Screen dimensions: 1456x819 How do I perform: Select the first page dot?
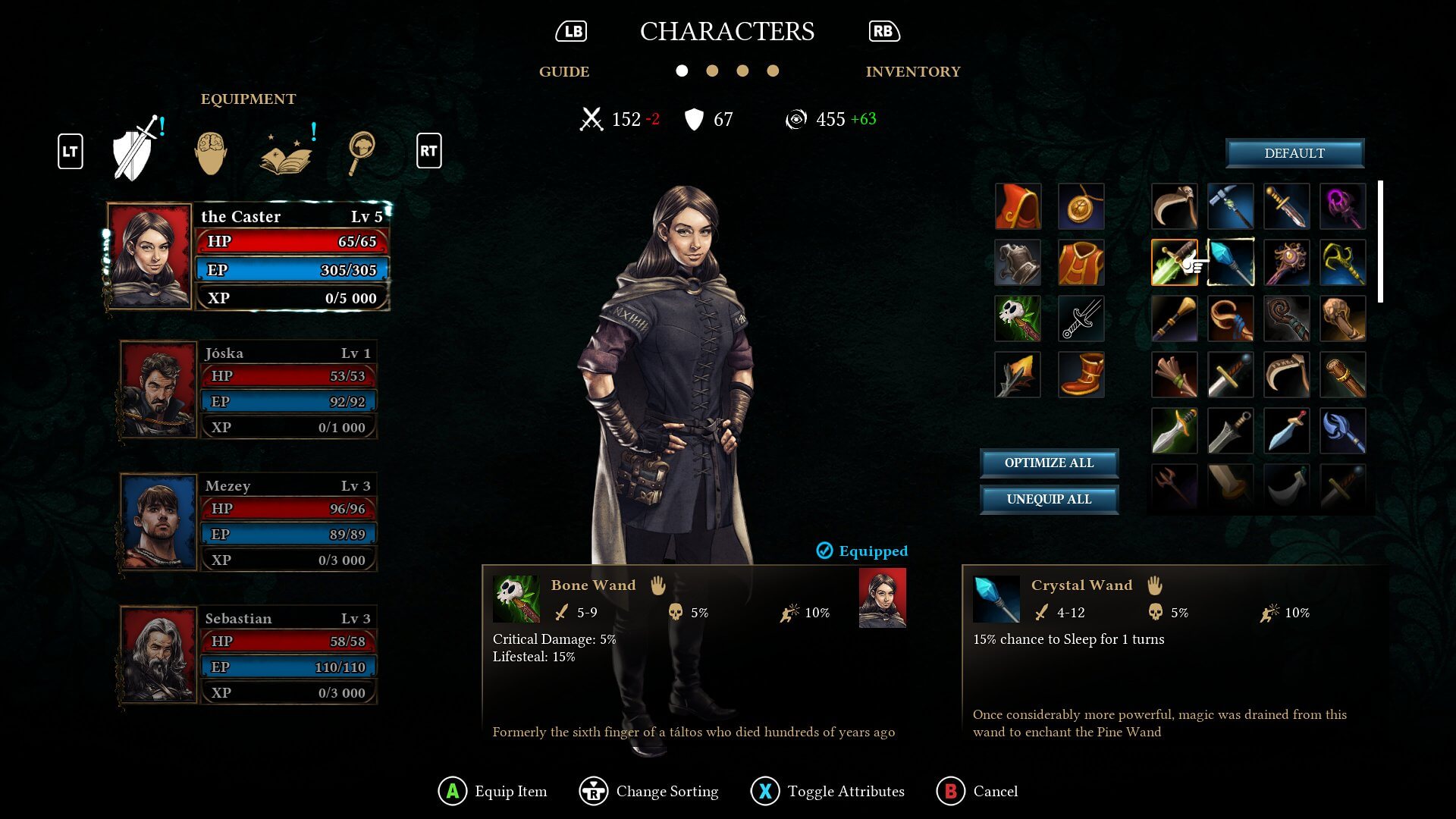pyautogui.click(x=682, y=71)
